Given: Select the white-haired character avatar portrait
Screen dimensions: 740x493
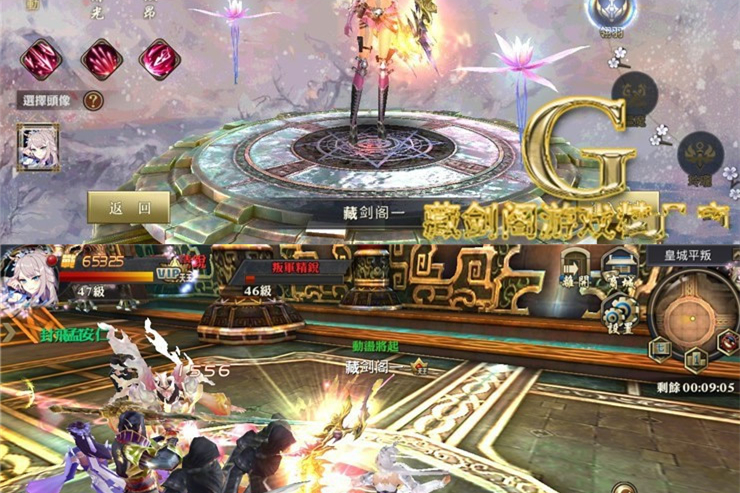Looking at the screenshot, I should point(37,147).
